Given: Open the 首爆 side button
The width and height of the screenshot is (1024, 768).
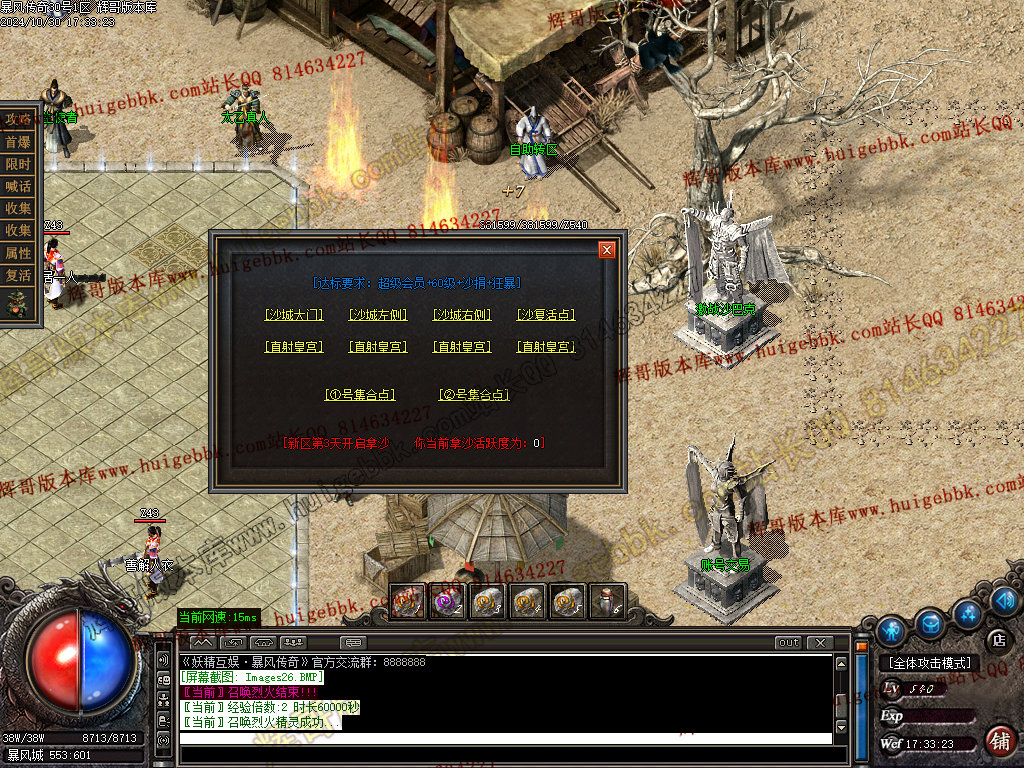Looking at the screenshot, I should 18,142.
